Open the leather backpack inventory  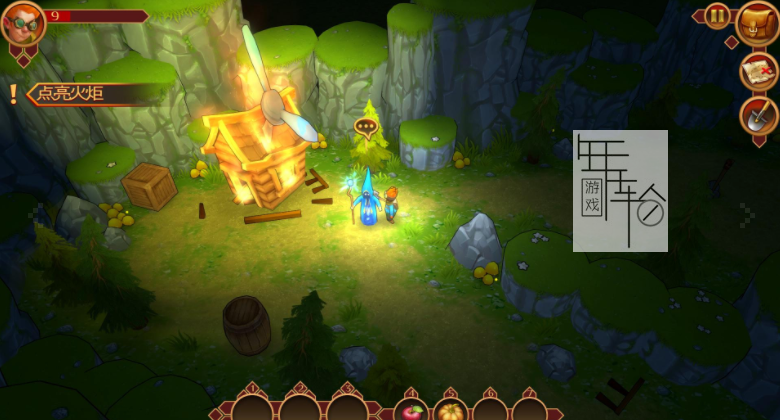[x=758, y=23]
